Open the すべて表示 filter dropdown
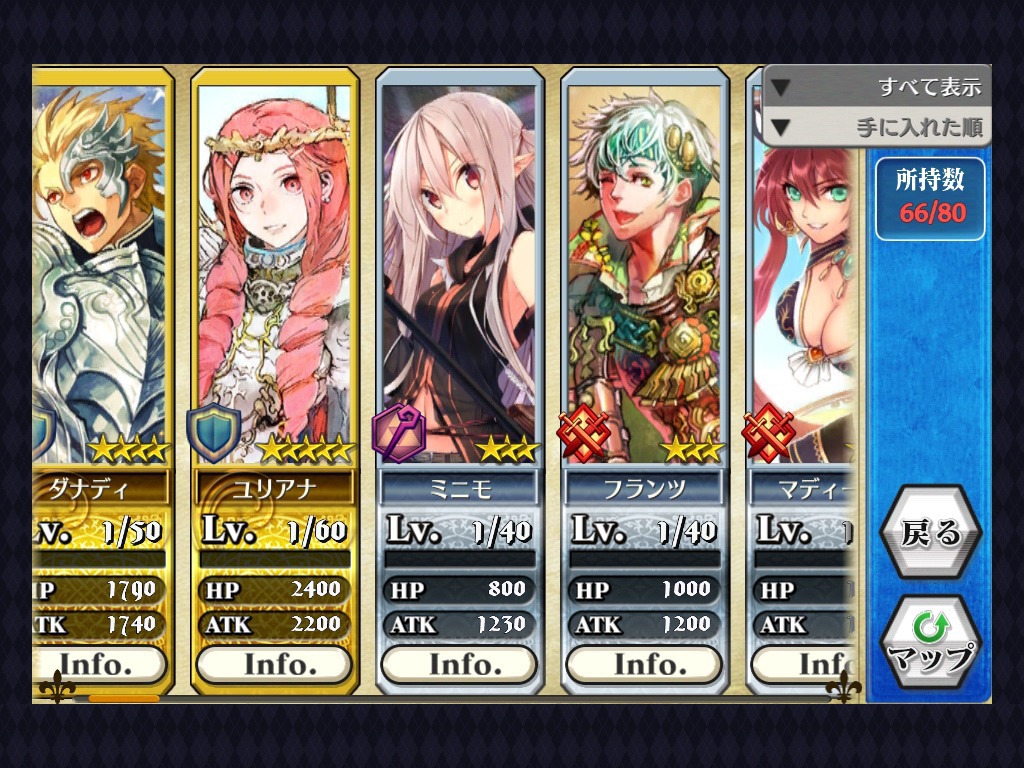1024x768 pixels. pos(877,87)
